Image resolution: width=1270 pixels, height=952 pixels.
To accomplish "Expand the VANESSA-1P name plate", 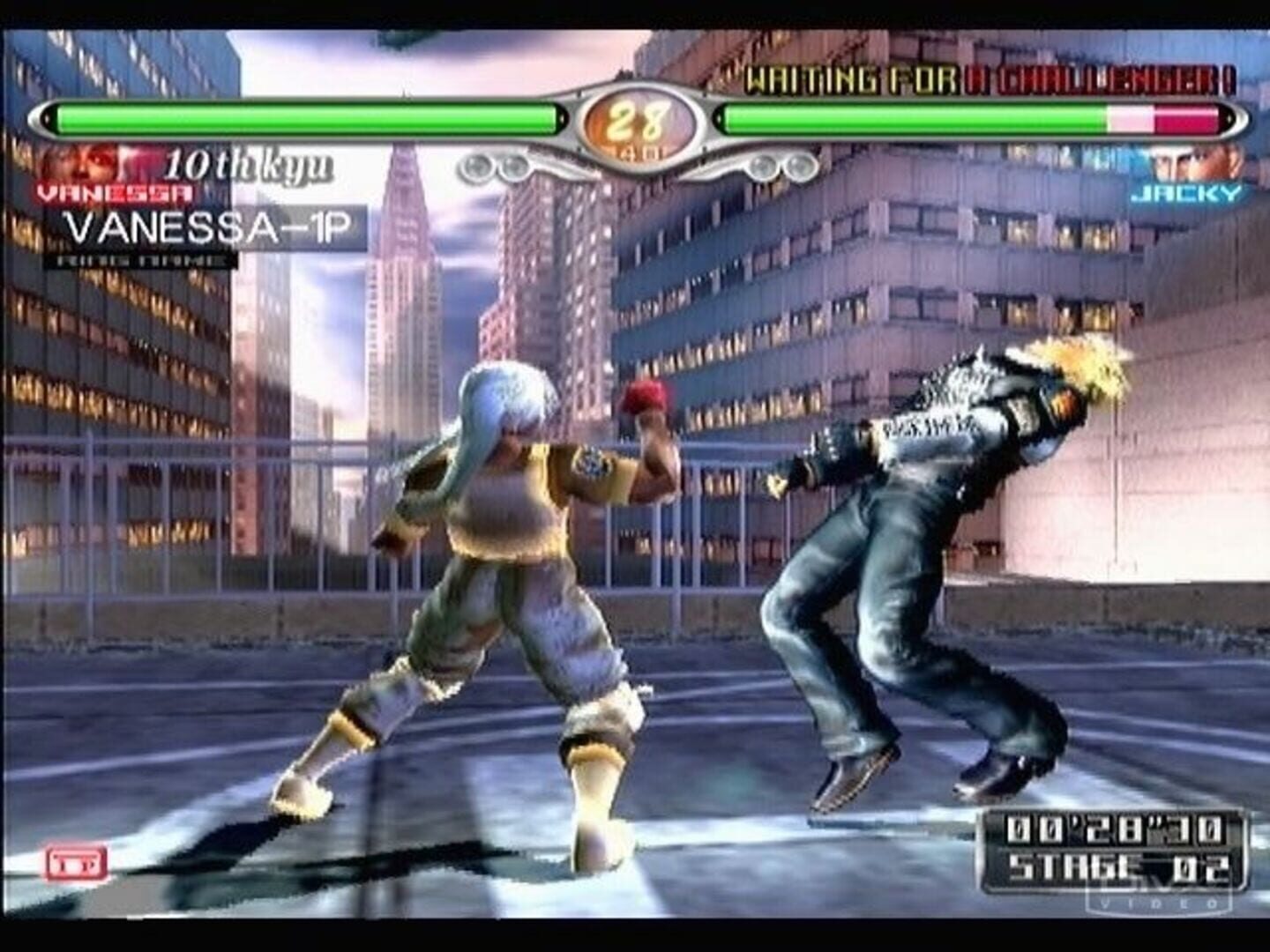I will (x=210, y=228).
